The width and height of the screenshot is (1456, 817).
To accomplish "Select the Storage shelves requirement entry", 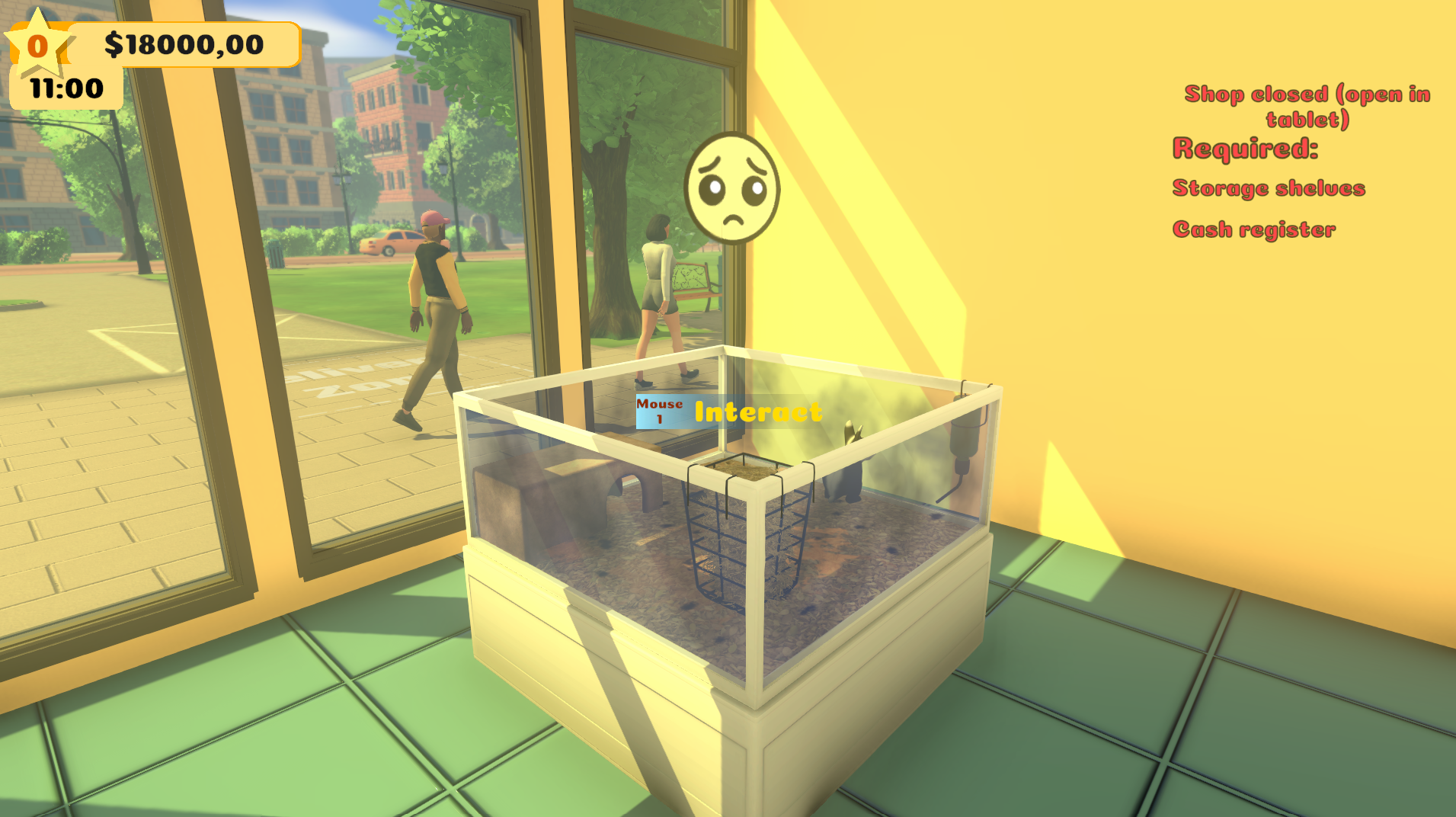I will (x=1268, y=188).
